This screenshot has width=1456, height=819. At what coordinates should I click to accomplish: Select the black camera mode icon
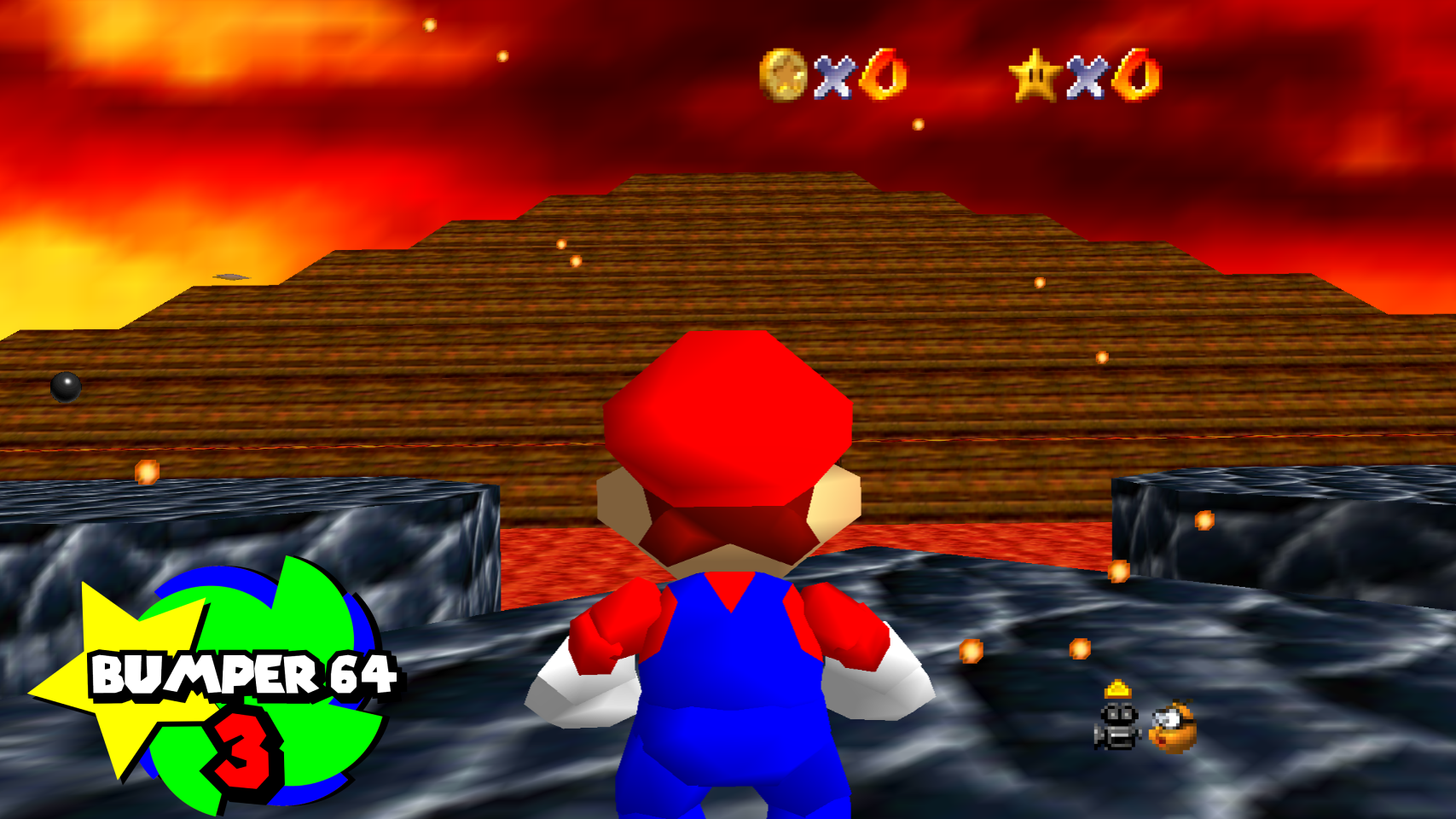[1117, 726]
